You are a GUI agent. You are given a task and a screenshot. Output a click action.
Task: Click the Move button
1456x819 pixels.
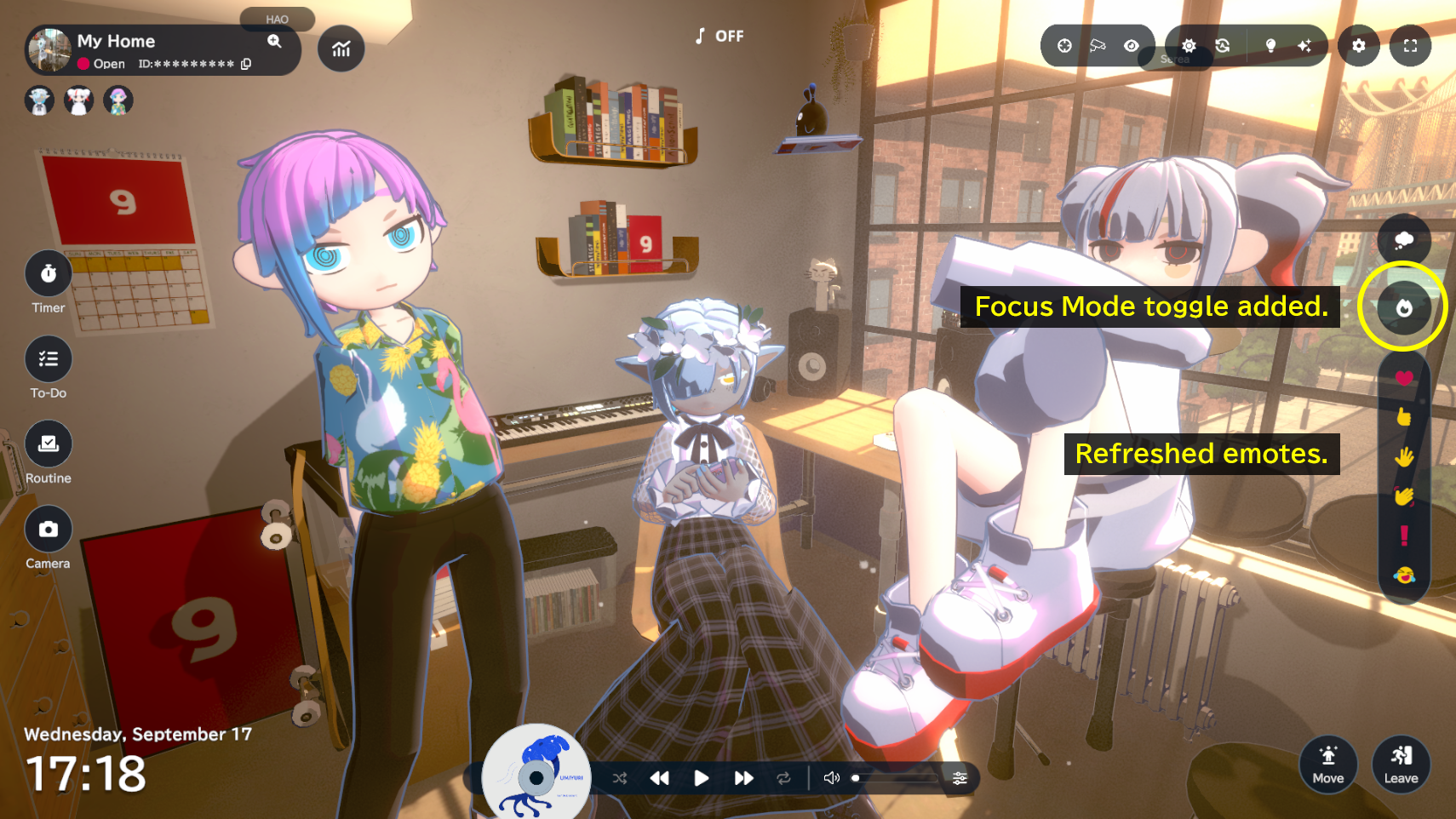click(x=1328, y=765)
